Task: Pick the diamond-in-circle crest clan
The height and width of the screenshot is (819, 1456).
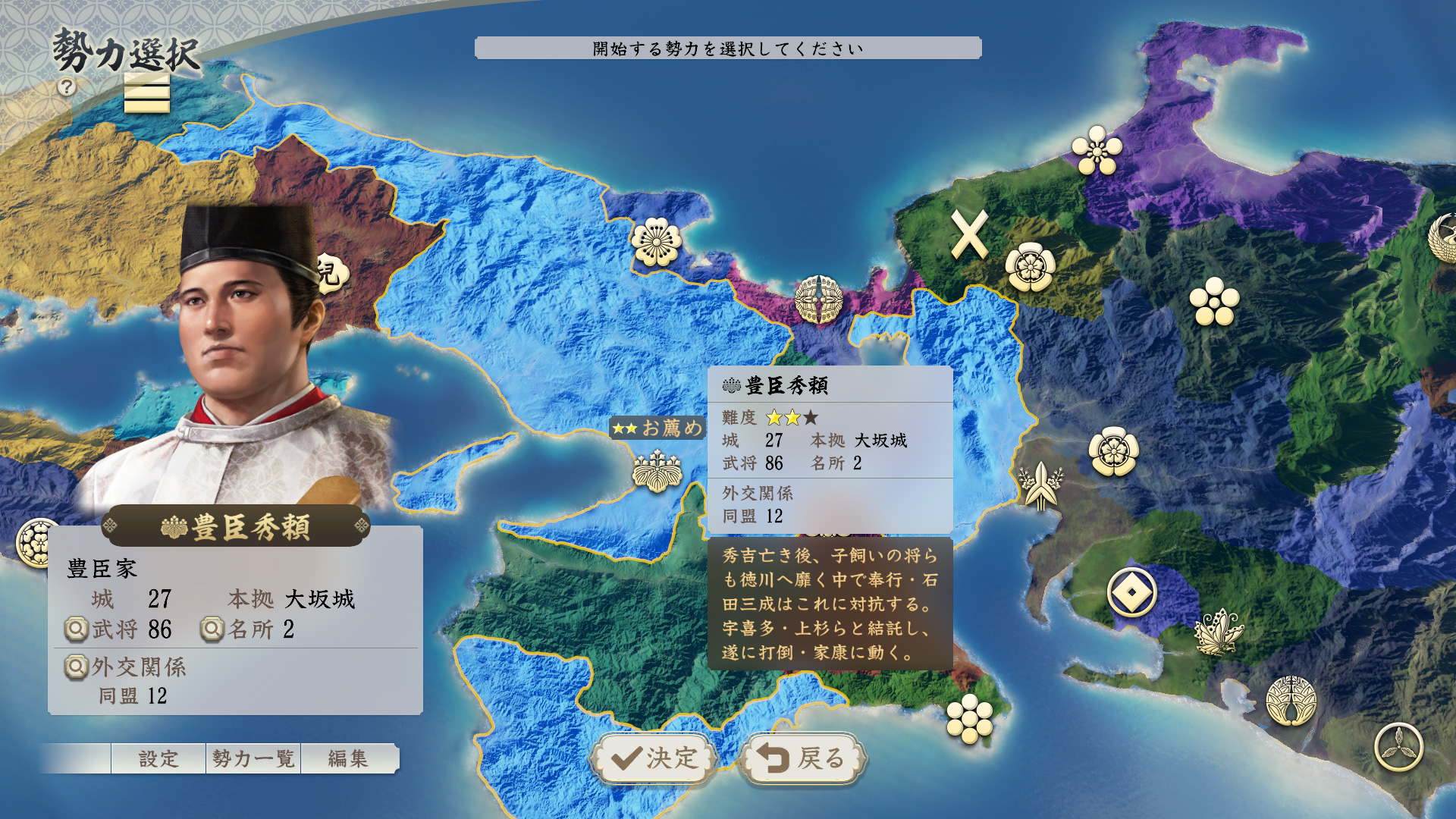Action: (1131, 592)
